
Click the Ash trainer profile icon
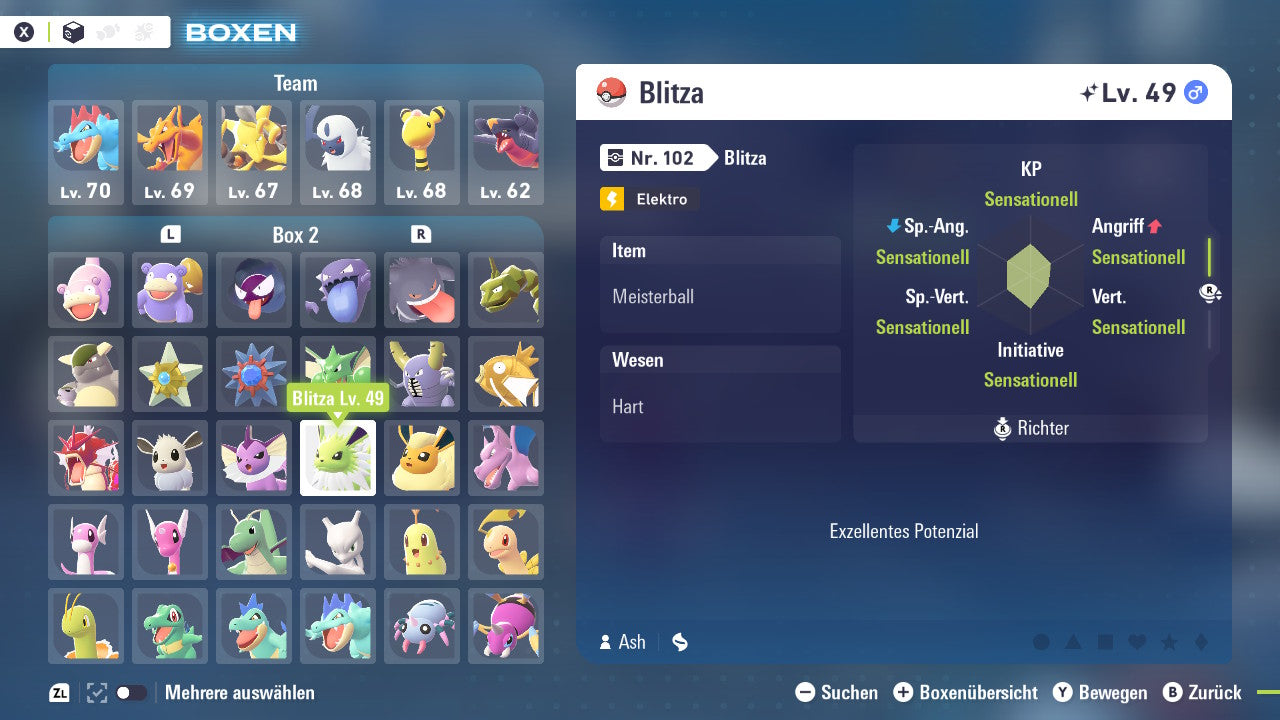coord(605,641)
